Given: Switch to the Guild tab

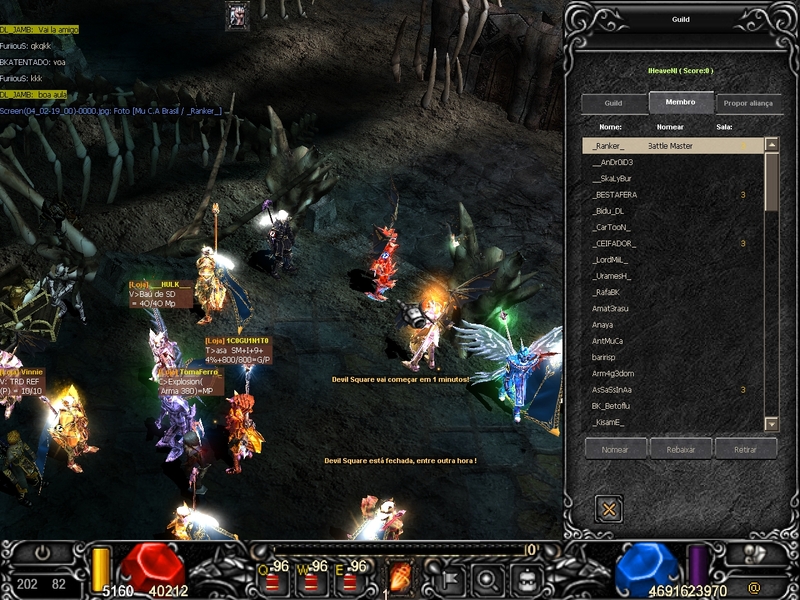Looking at the screenshot, I should tap(614, 103).
